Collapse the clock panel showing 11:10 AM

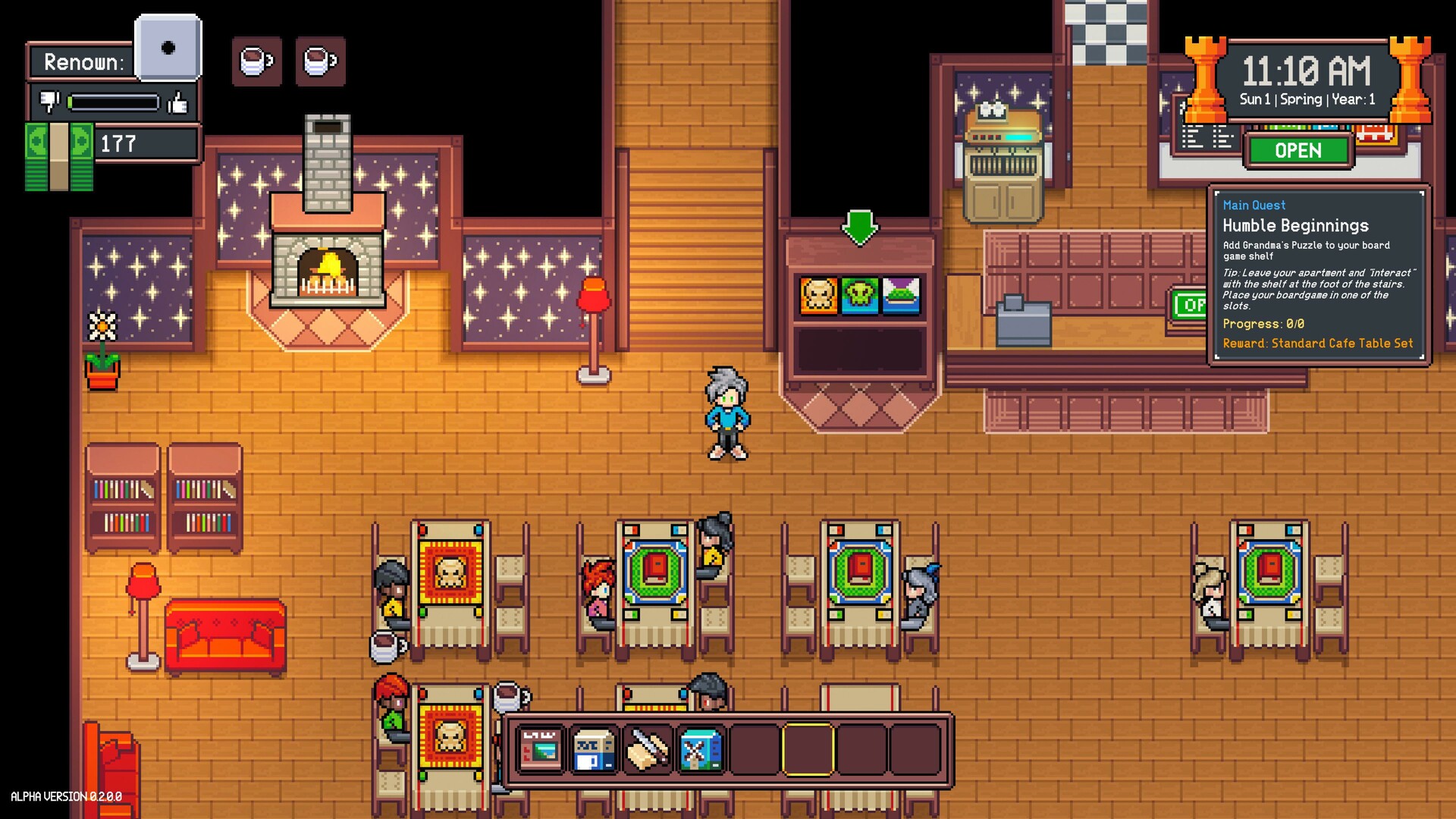coord(1306,73)
